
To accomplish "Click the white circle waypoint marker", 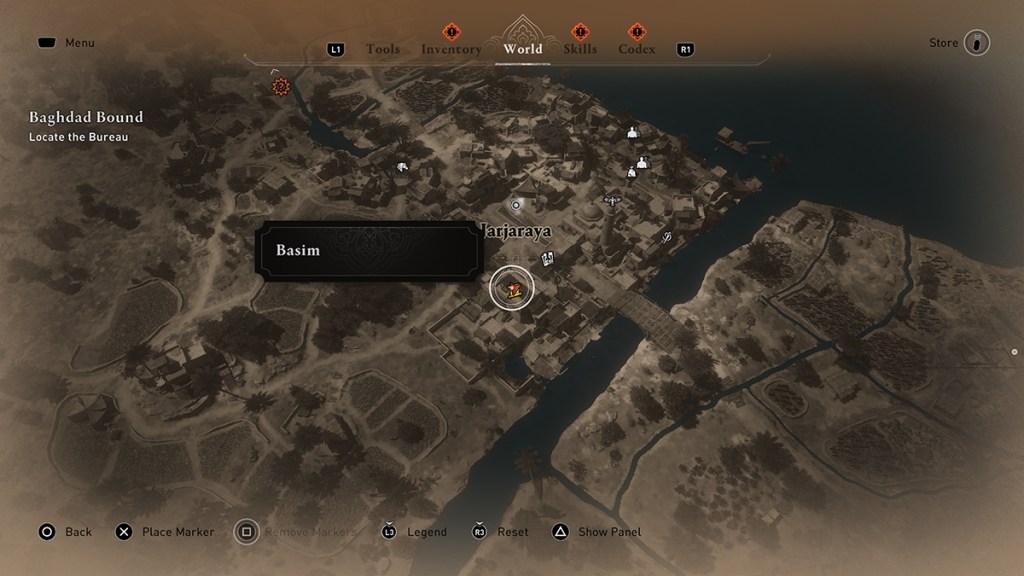I will click(x=516, y=204).
